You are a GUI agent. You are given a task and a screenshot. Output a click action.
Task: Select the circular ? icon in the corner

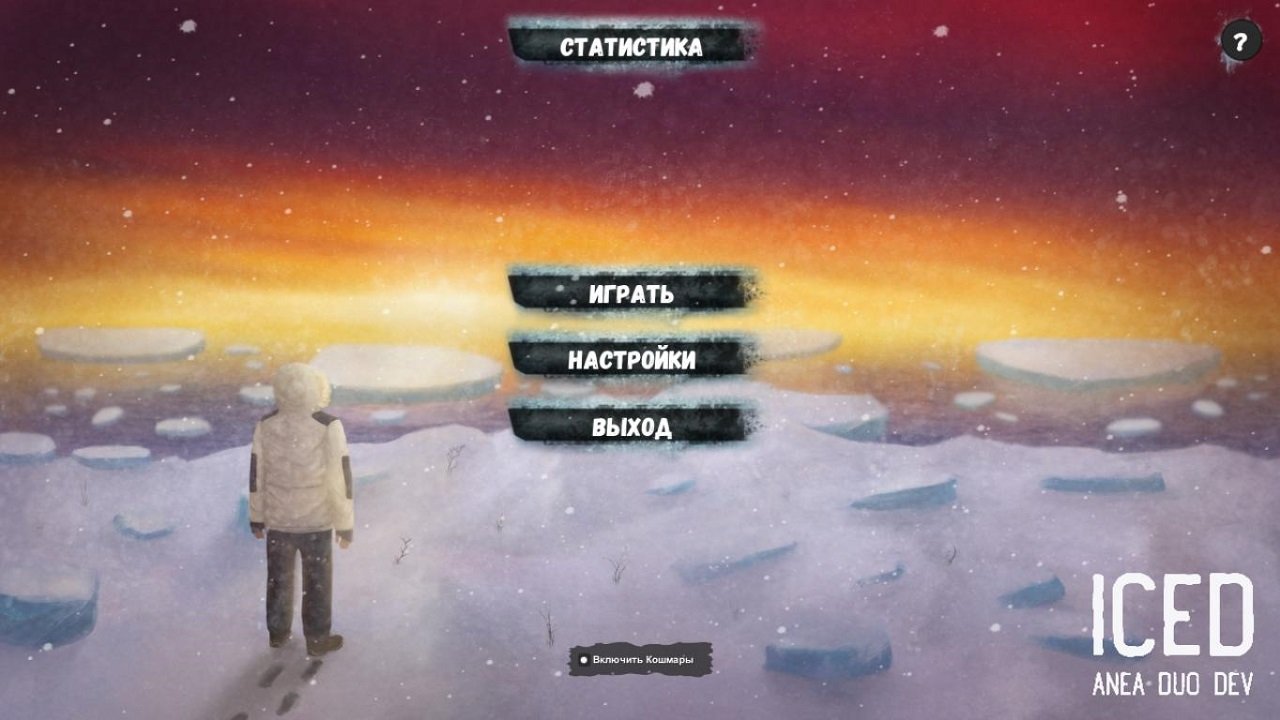coord(1240,42)
